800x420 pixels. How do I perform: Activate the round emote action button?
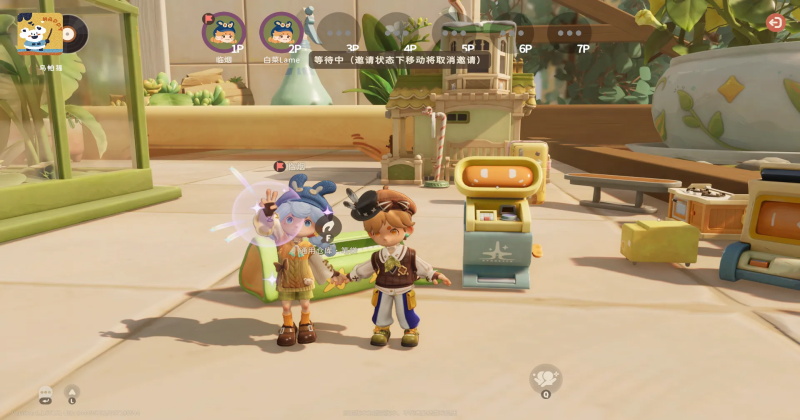pyautogui.click(x=546, y=378)
